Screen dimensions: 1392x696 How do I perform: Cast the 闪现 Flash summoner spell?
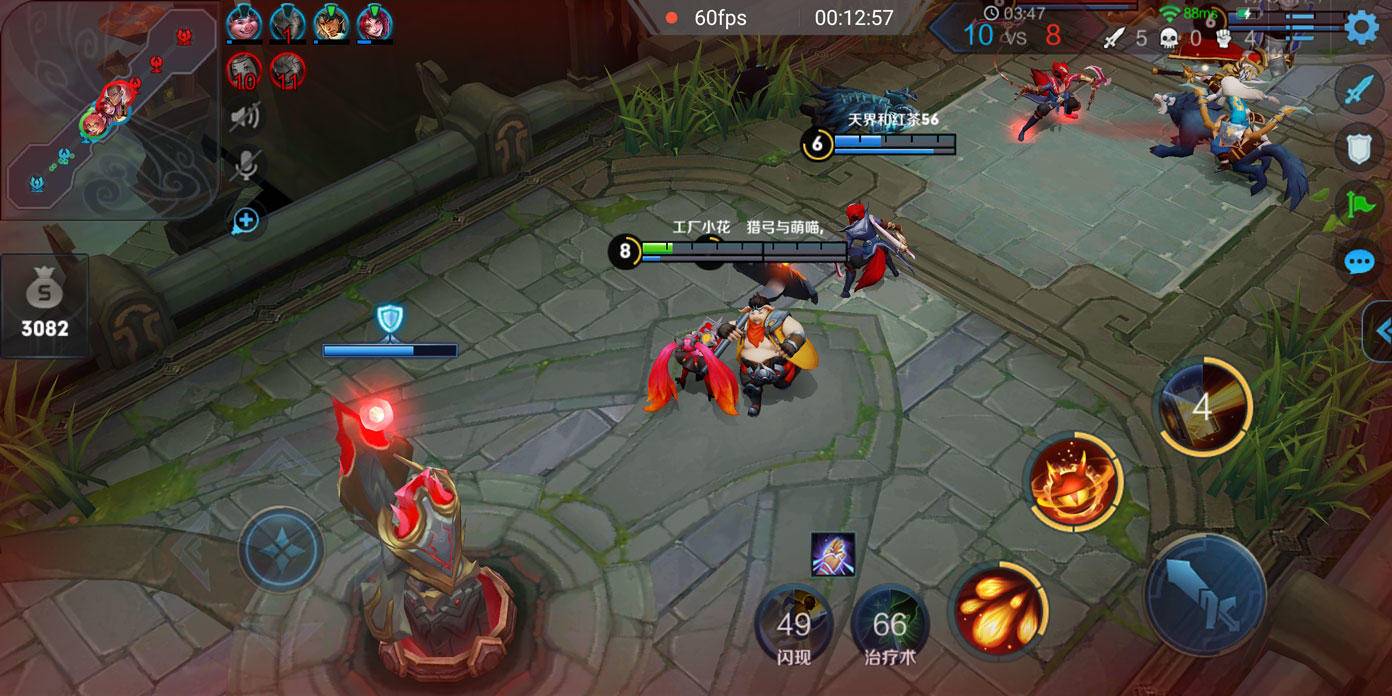(x=794, y=626)
